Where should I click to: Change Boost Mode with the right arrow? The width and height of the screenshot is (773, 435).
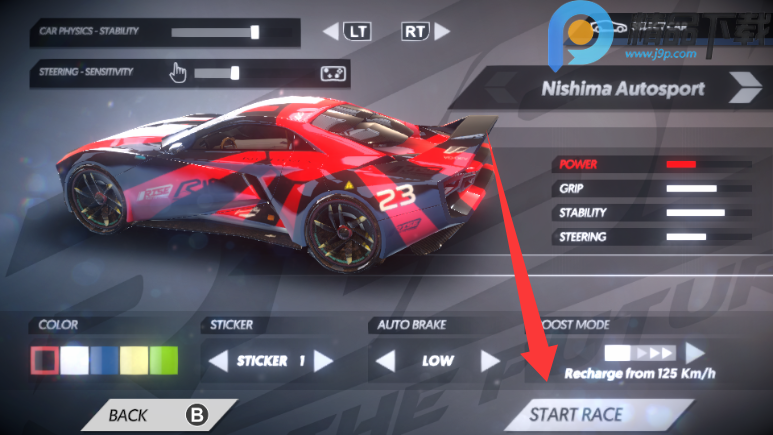click(694, 354)
